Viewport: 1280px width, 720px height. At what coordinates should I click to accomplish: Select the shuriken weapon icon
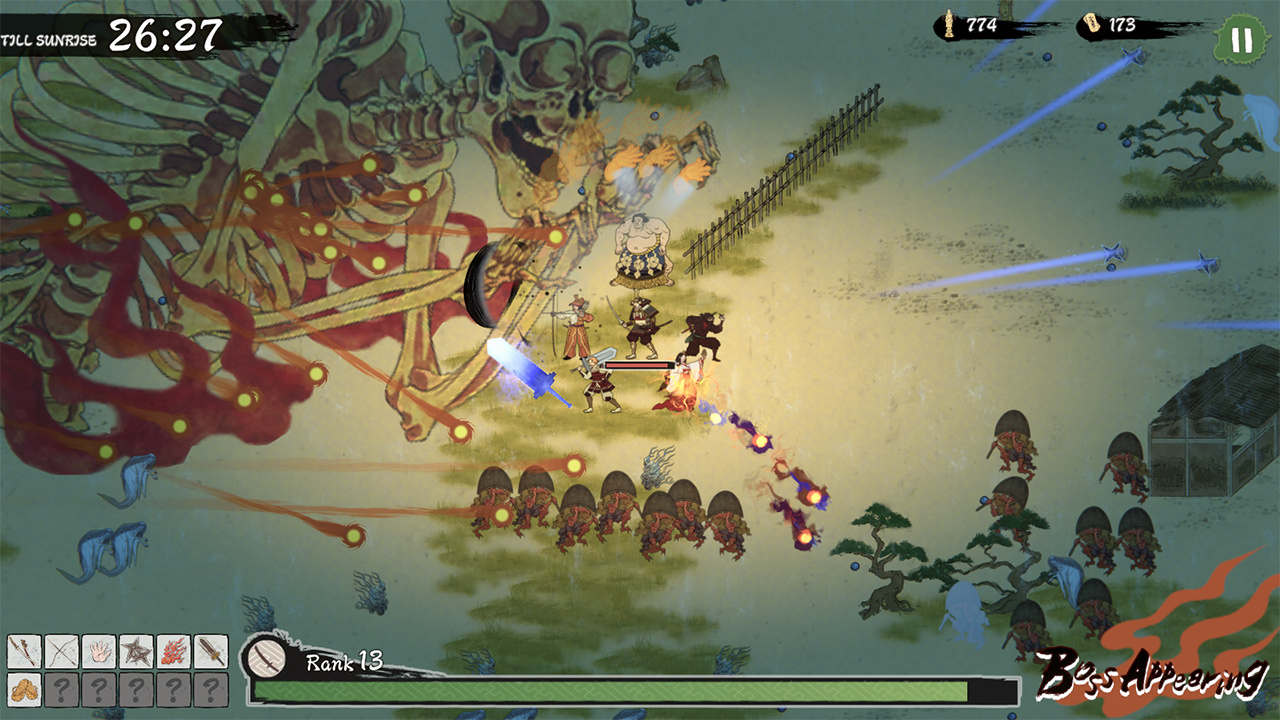(x=135, y=650)
